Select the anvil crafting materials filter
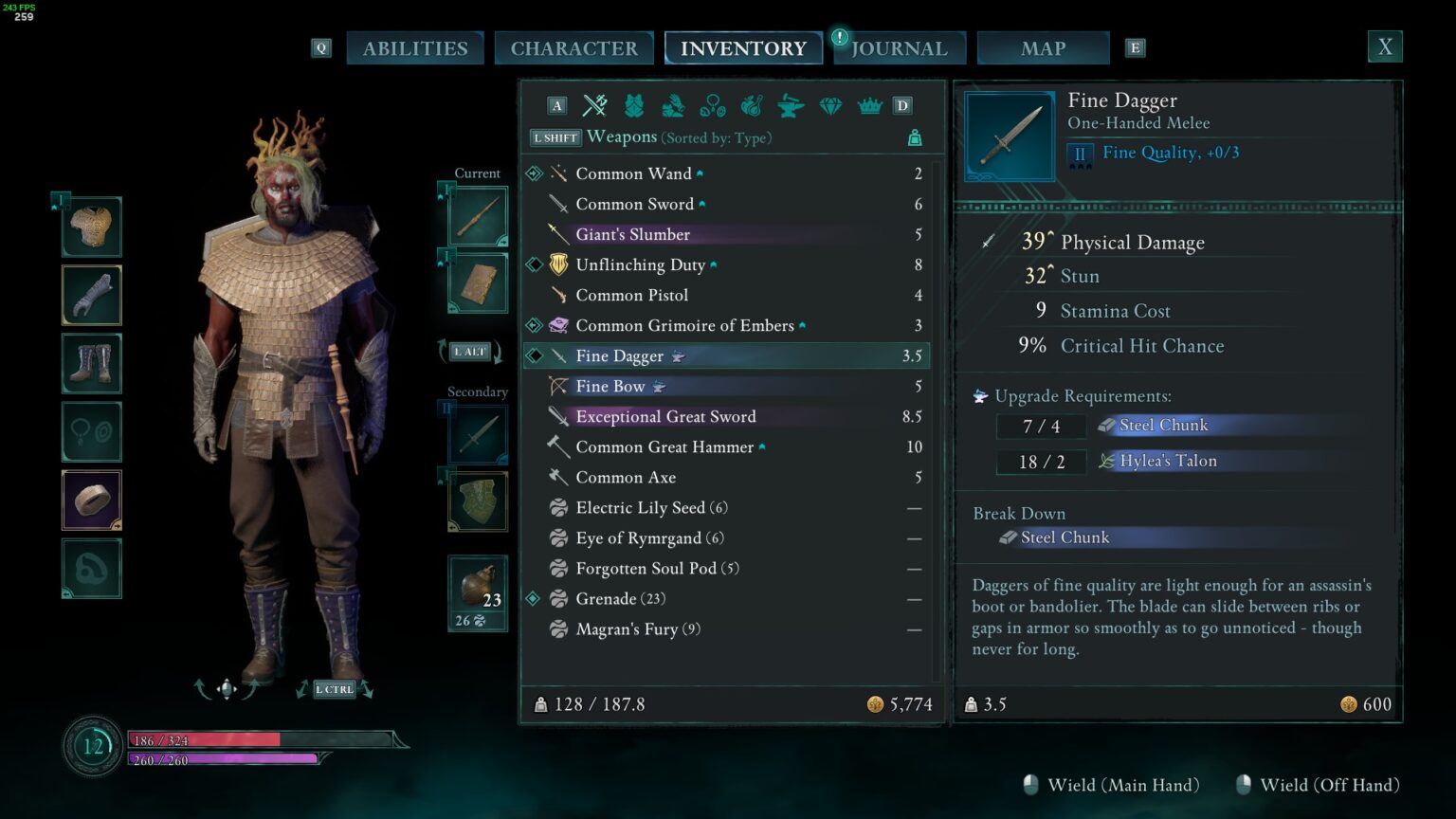 790,106
